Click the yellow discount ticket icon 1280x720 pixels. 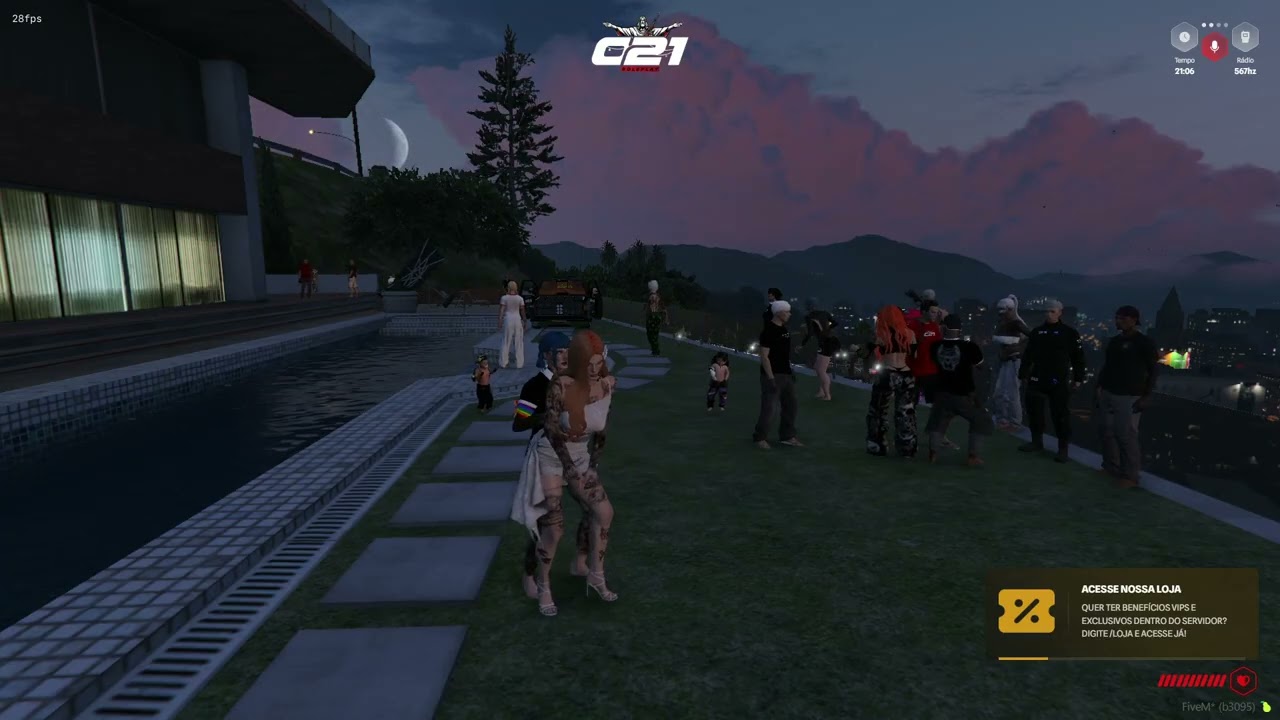[x=1026, y=611]
